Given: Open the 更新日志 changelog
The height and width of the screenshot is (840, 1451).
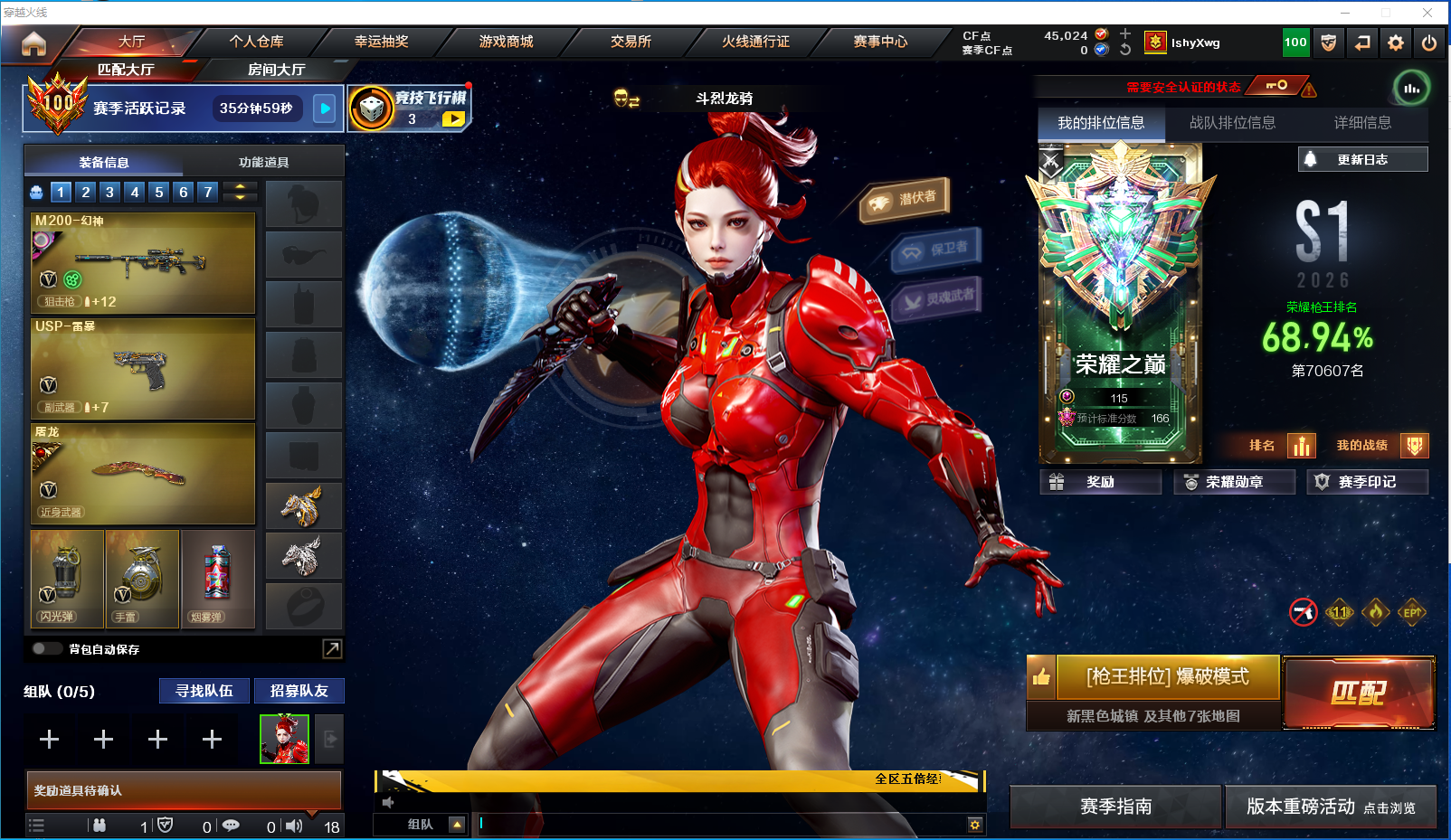Looking at the screenshot, I should coord(1362,159).
